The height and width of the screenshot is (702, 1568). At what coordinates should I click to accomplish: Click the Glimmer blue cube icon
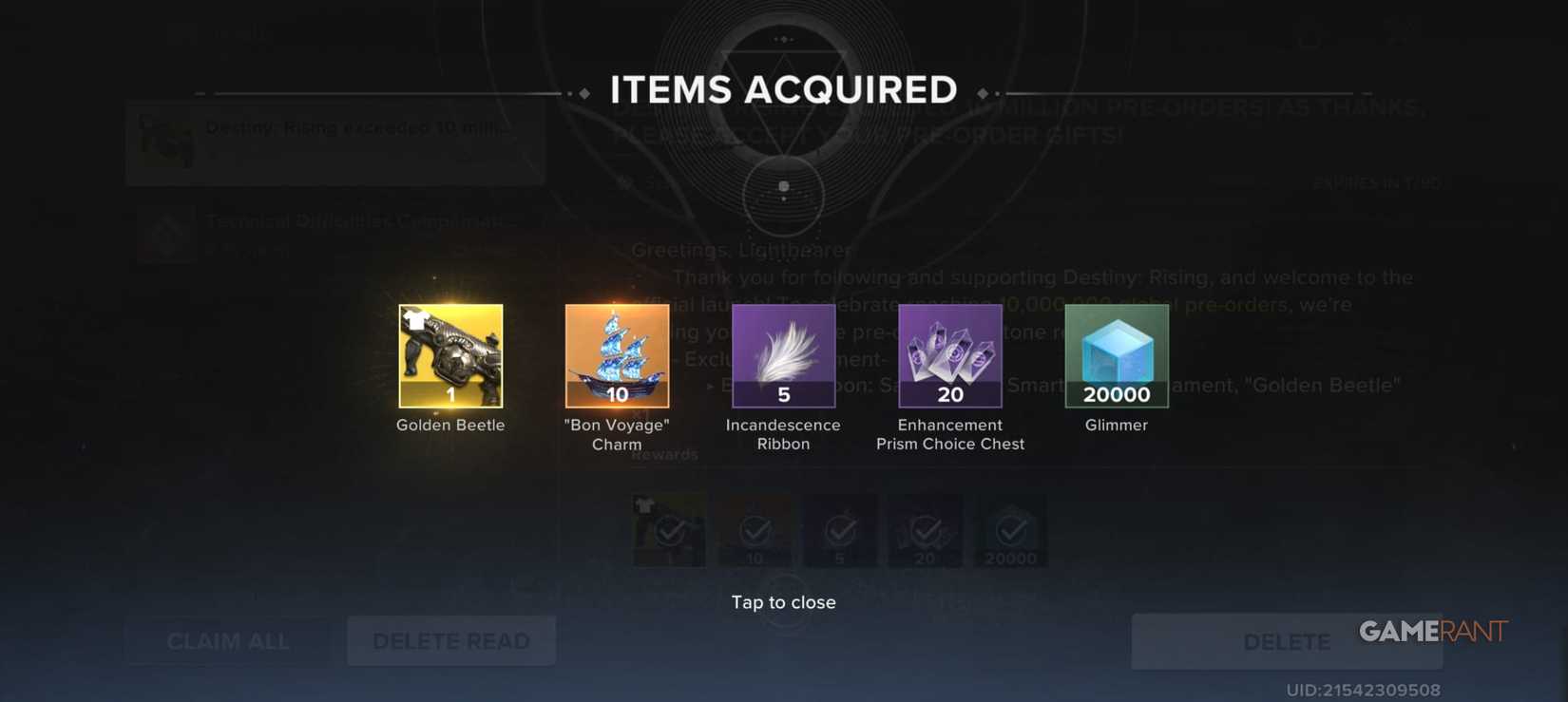coord(1116,355)
